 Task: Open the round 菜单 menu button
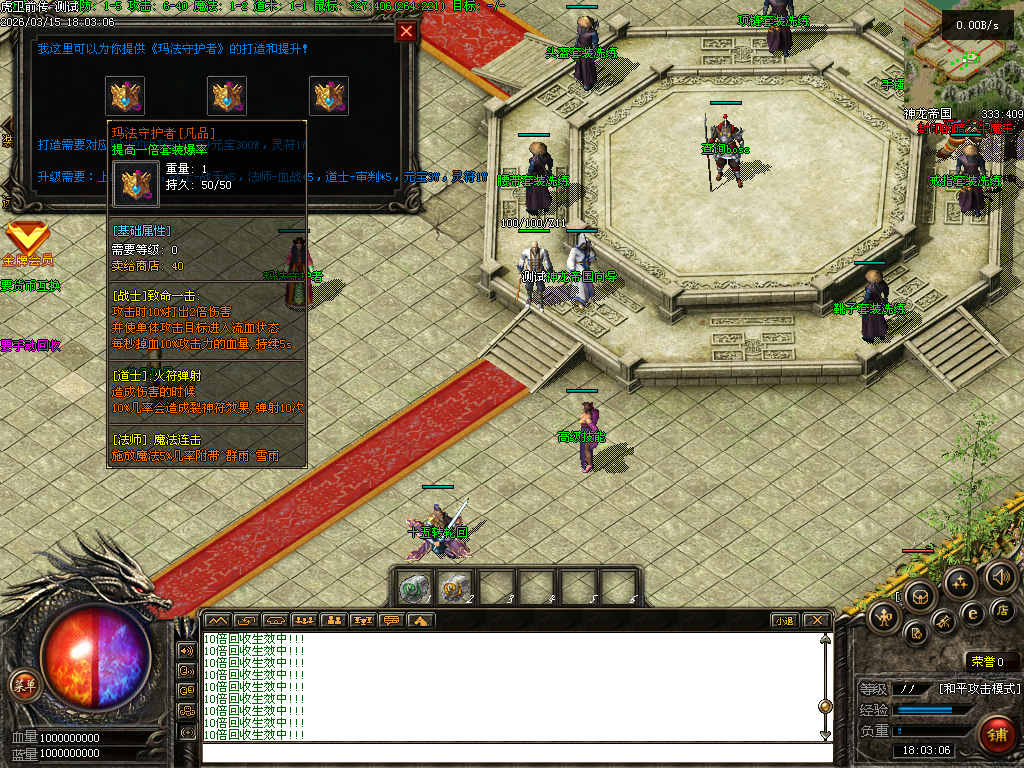click(x=23, y=685)
